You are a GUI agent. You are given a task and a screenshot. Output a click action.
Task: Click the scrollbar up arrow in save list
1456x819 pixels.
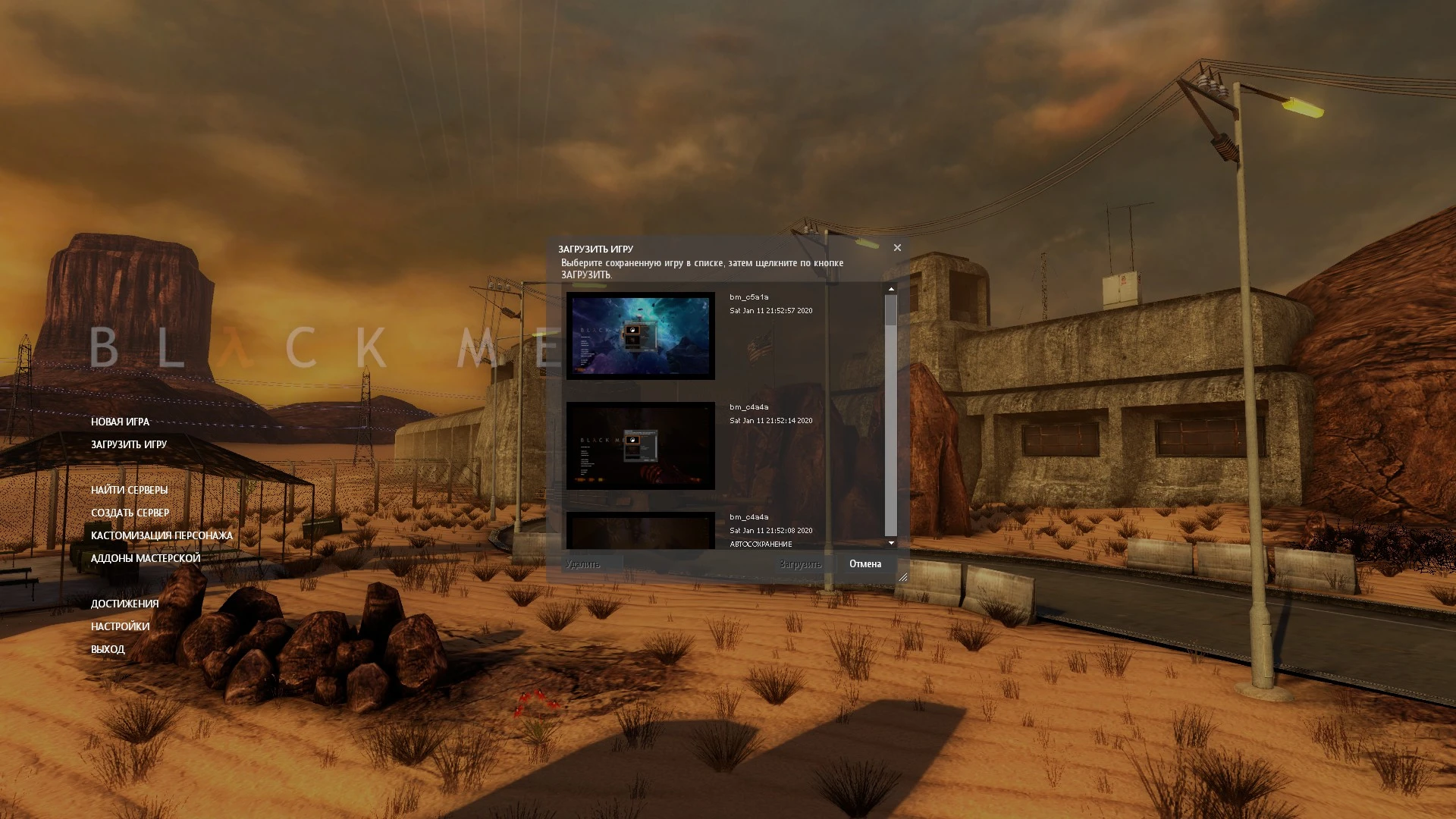[x=891, y=289]
